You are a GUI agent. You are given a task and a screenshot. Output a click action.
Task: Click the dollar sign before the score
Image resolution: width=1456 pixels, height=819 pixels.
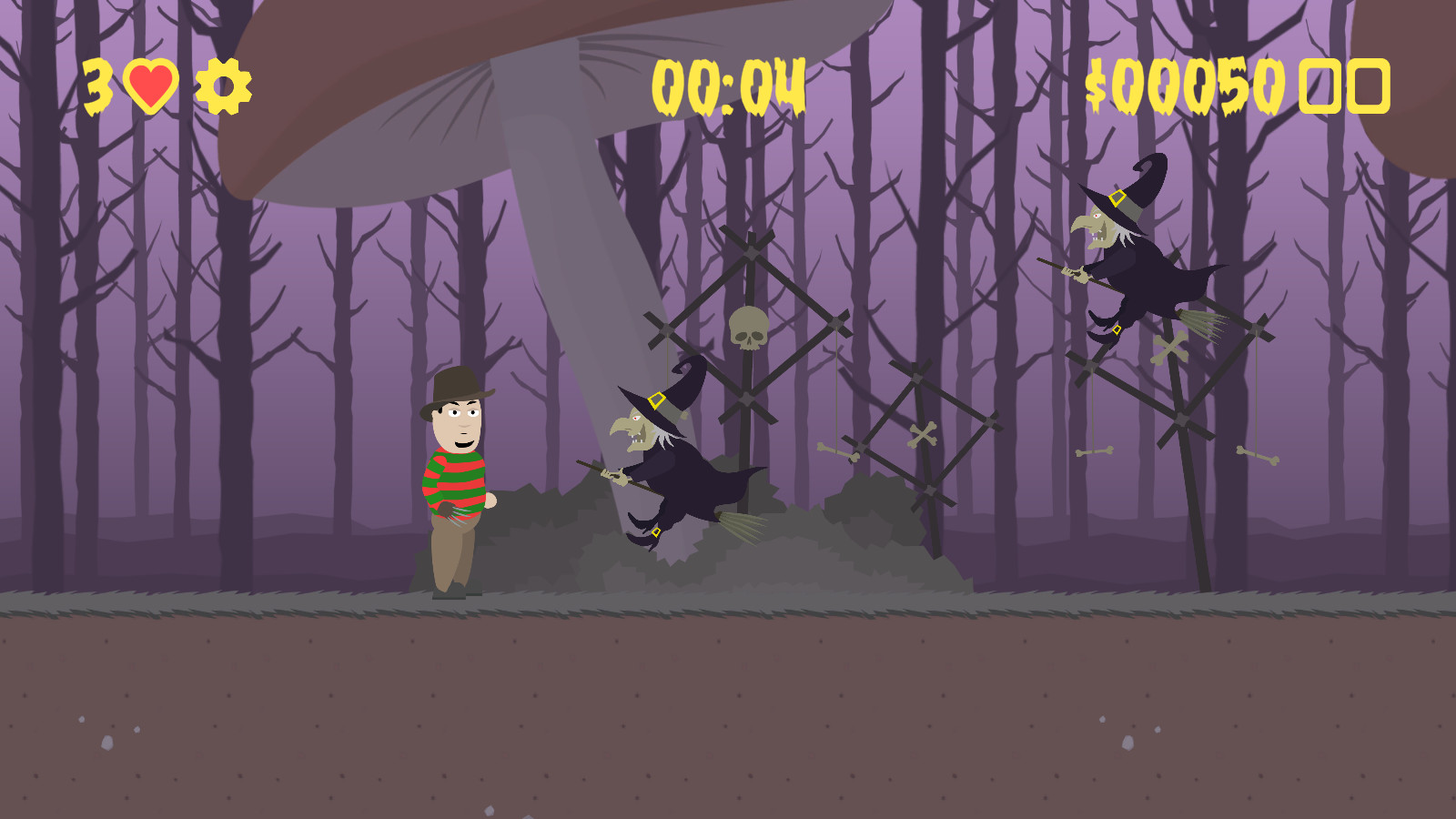[1098, 86]
